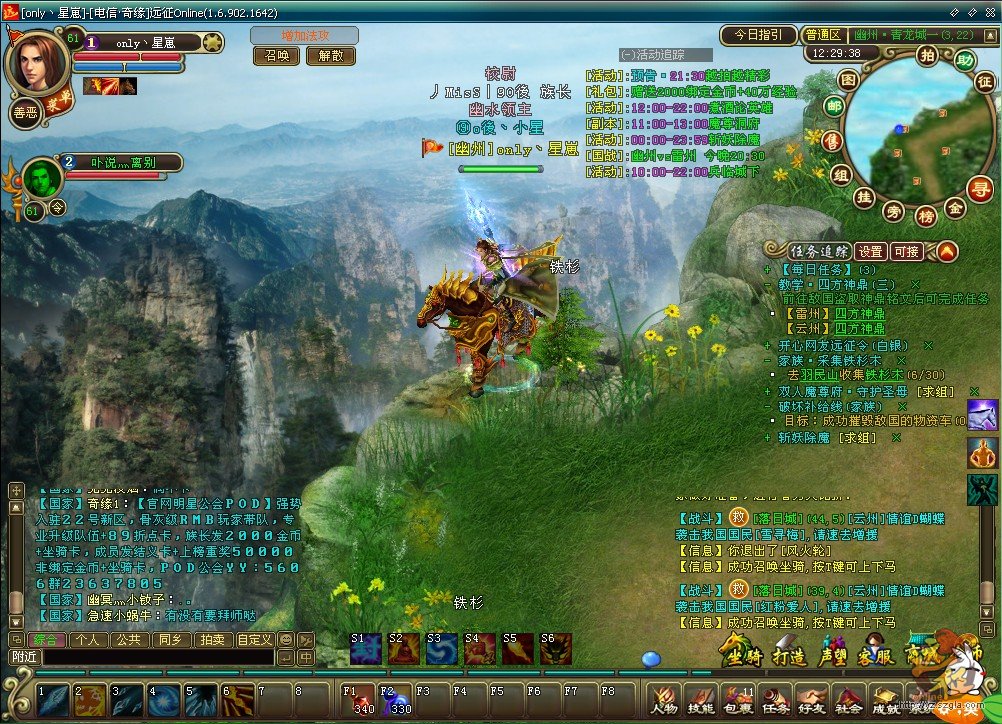
Task: Open the 图 map button
Action: pyautogui.click(x=848, y=79)
